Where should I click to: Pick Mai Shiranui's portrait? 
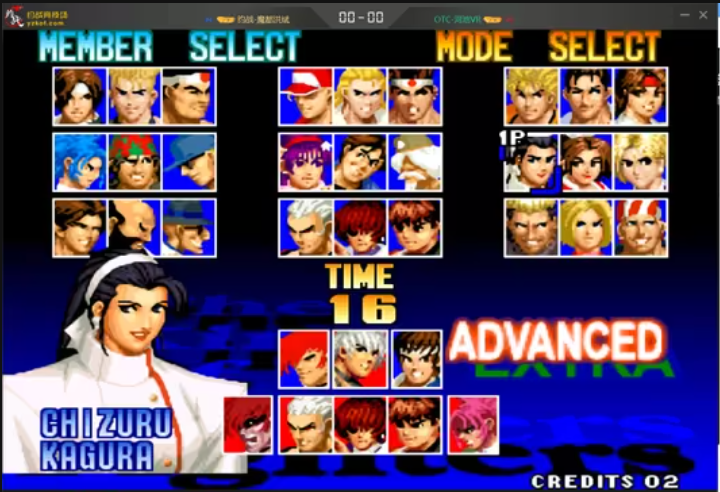586,162
